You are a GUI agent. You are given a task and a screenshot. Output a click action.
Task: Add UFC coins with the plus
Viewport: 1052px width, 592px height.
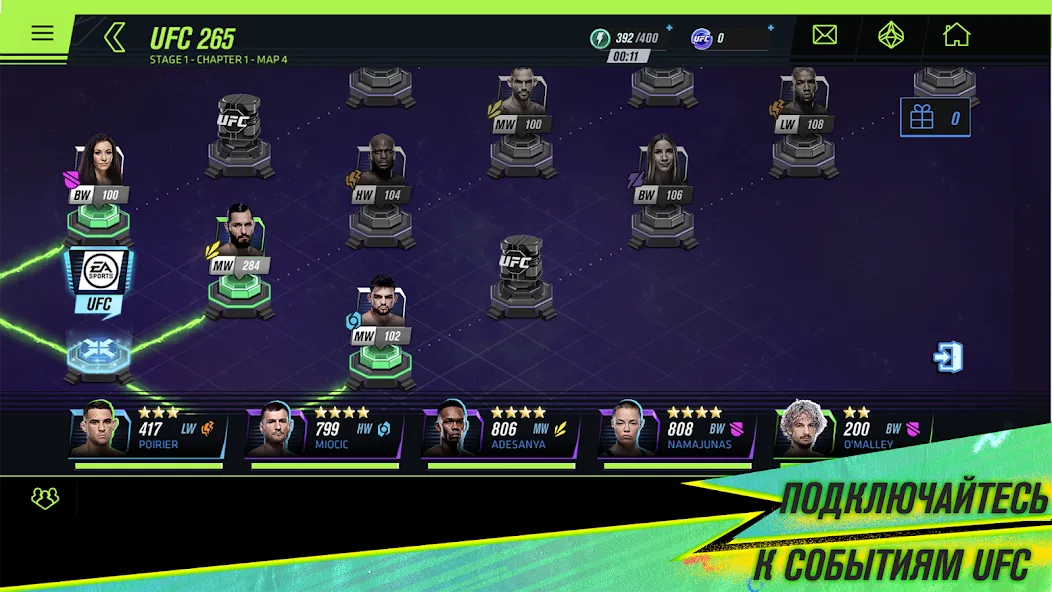(771, 28)
